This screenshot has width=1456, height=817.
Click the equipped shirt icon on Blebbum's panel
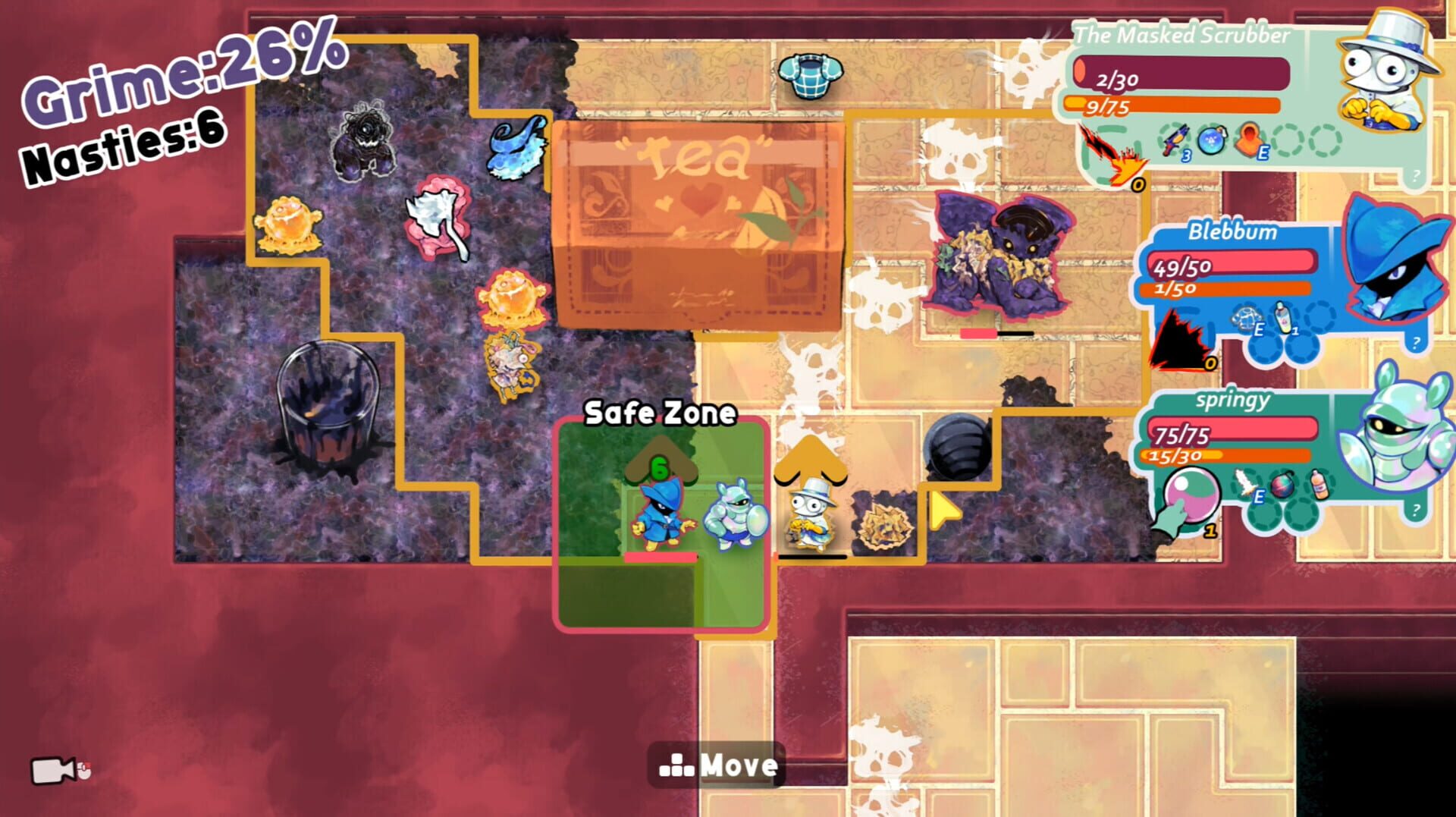pyautogui.click(x=1247, y=316)
